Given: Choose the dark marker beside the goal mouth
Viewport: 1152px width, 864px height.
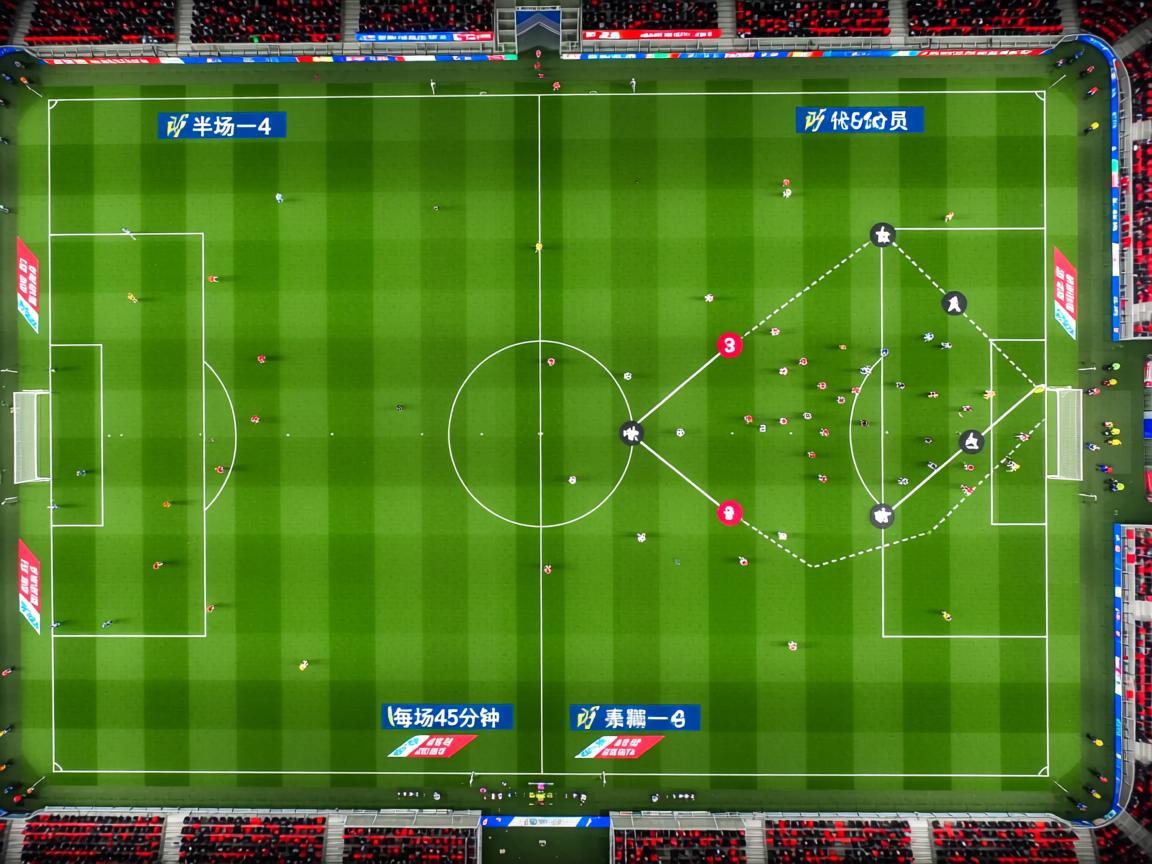Looking at the screenshot, I should [x=971, y=441].
